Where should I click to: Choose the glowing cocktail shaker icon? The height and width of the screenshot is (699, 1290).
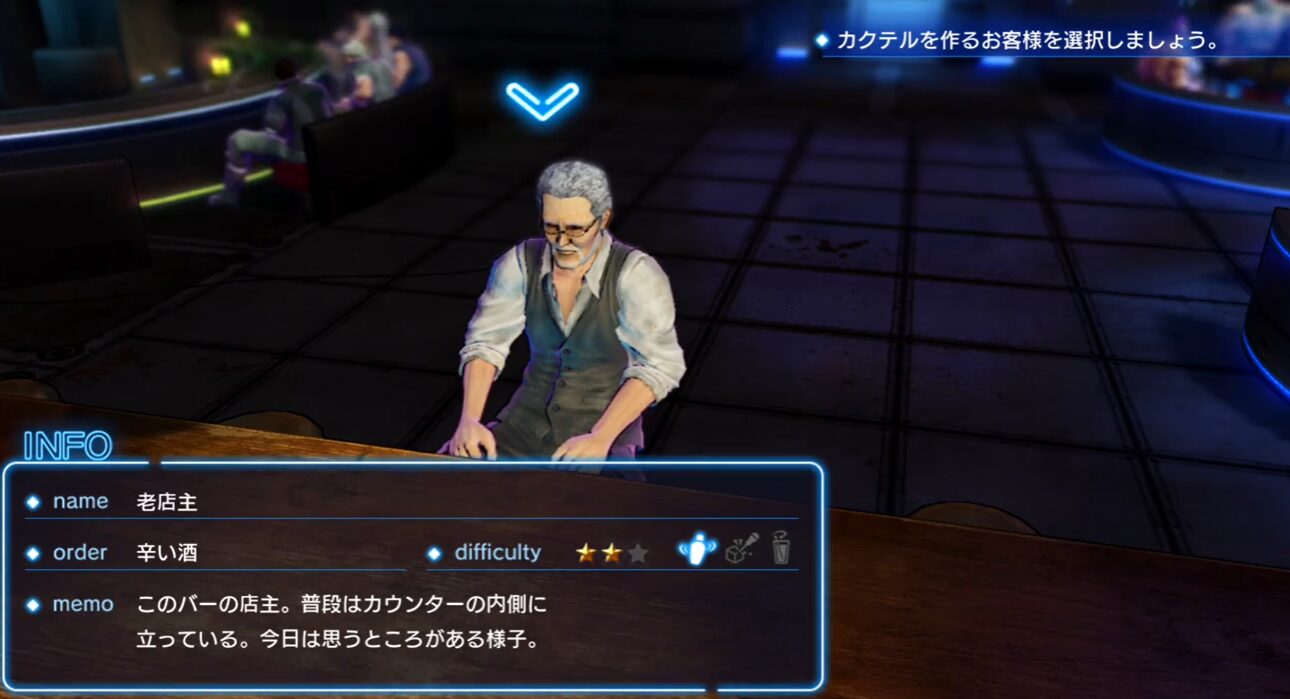[x=697, y=549]
